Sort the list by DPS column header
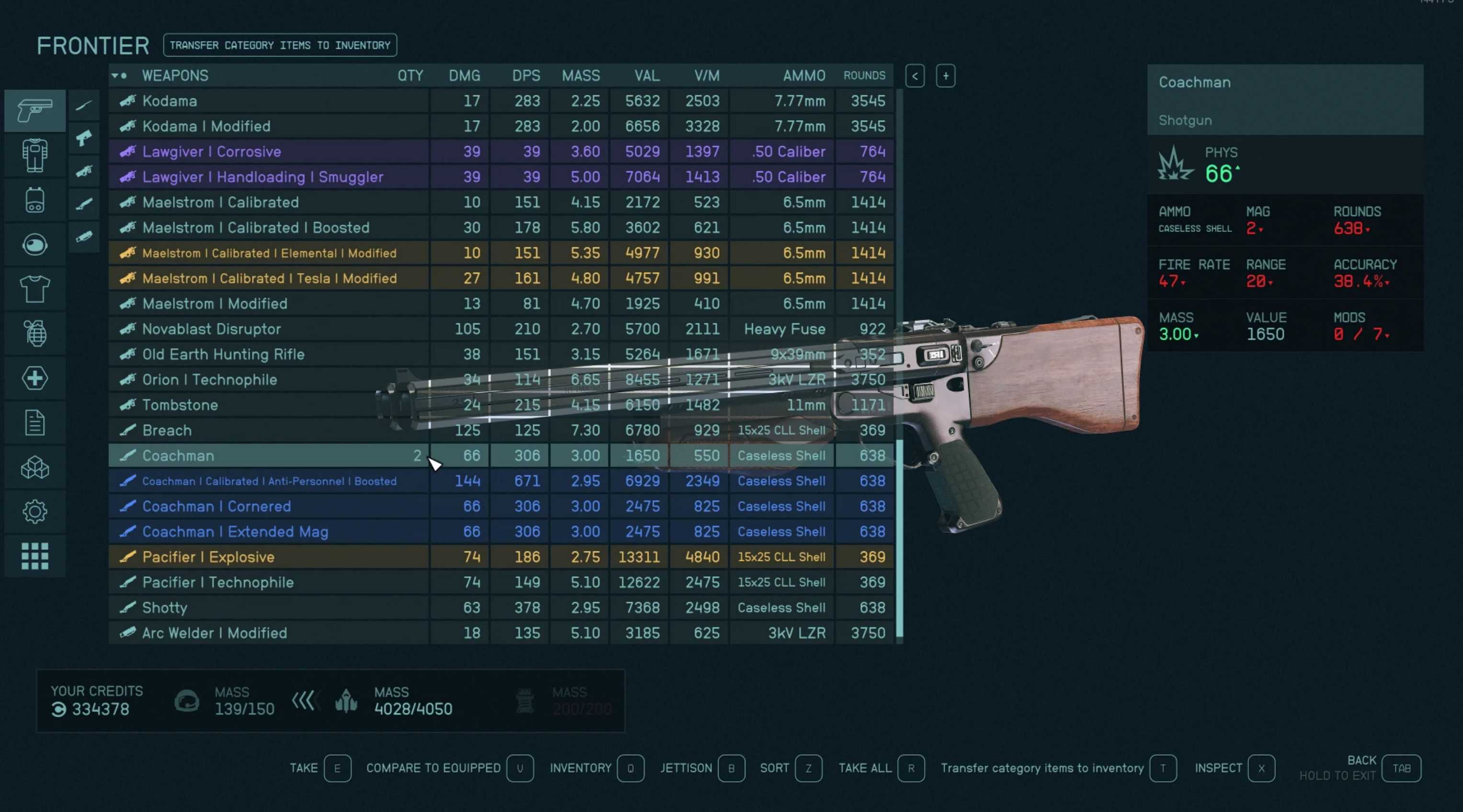Image resolution: width=1463 pixels, height=812 pixels. pyautogui.click(x=526, y=76)
